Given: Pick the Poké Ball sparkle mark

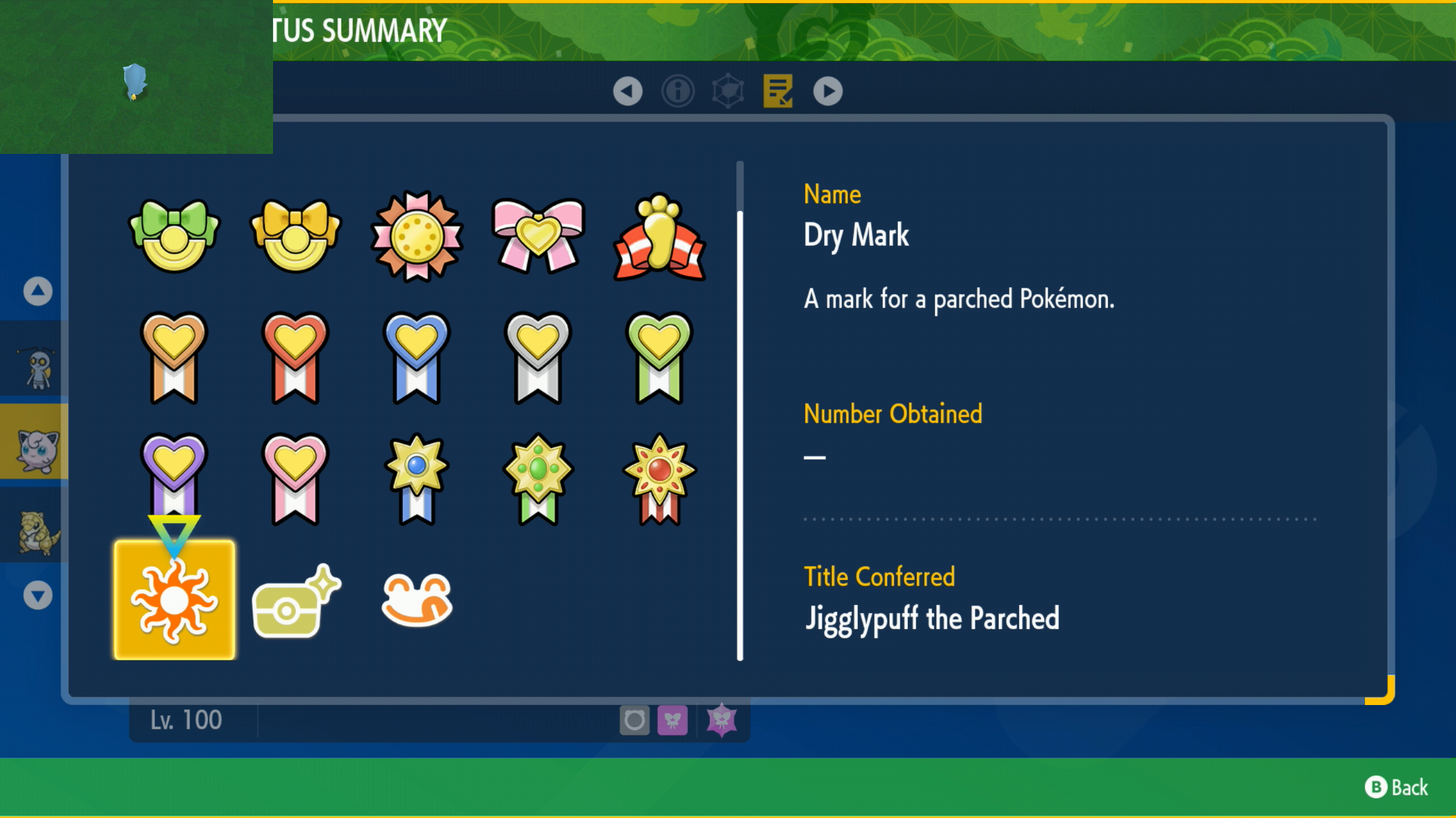Looking at the screenshot, I should (x=296, y=603).
